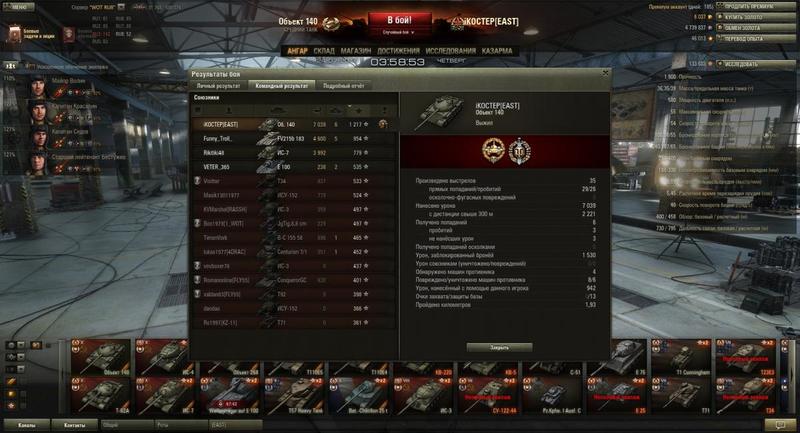Open the СКЛАД section
The height and width of the screenshot is (433, 800).
(x=324, y=49)
